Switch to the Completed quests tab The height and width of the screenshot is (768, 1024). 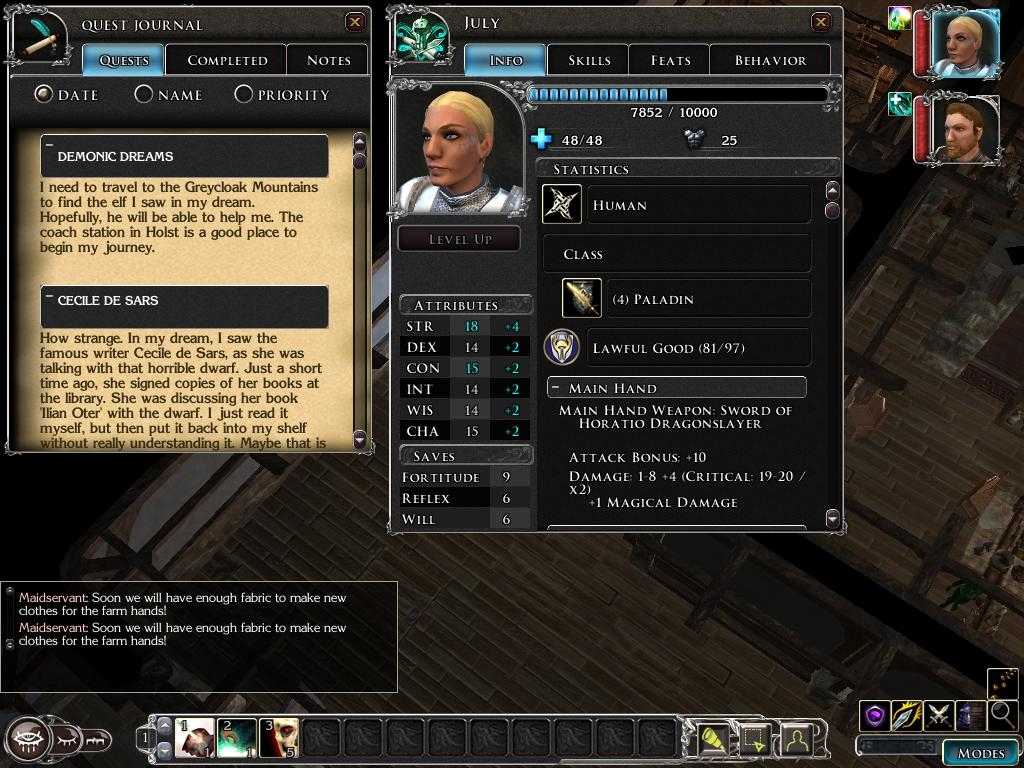[x=227, y=60]
